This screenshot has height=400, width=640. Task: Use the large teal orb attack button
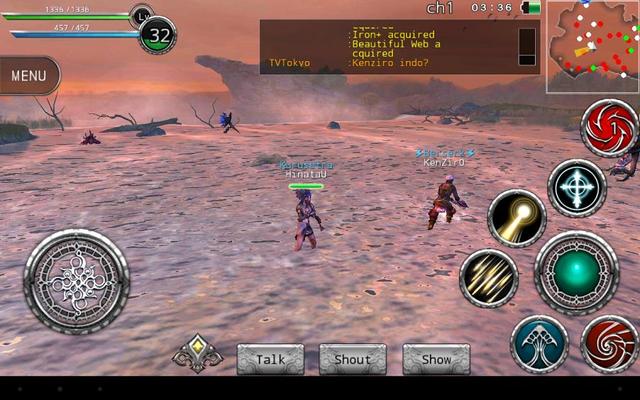(x=577, y=273)
